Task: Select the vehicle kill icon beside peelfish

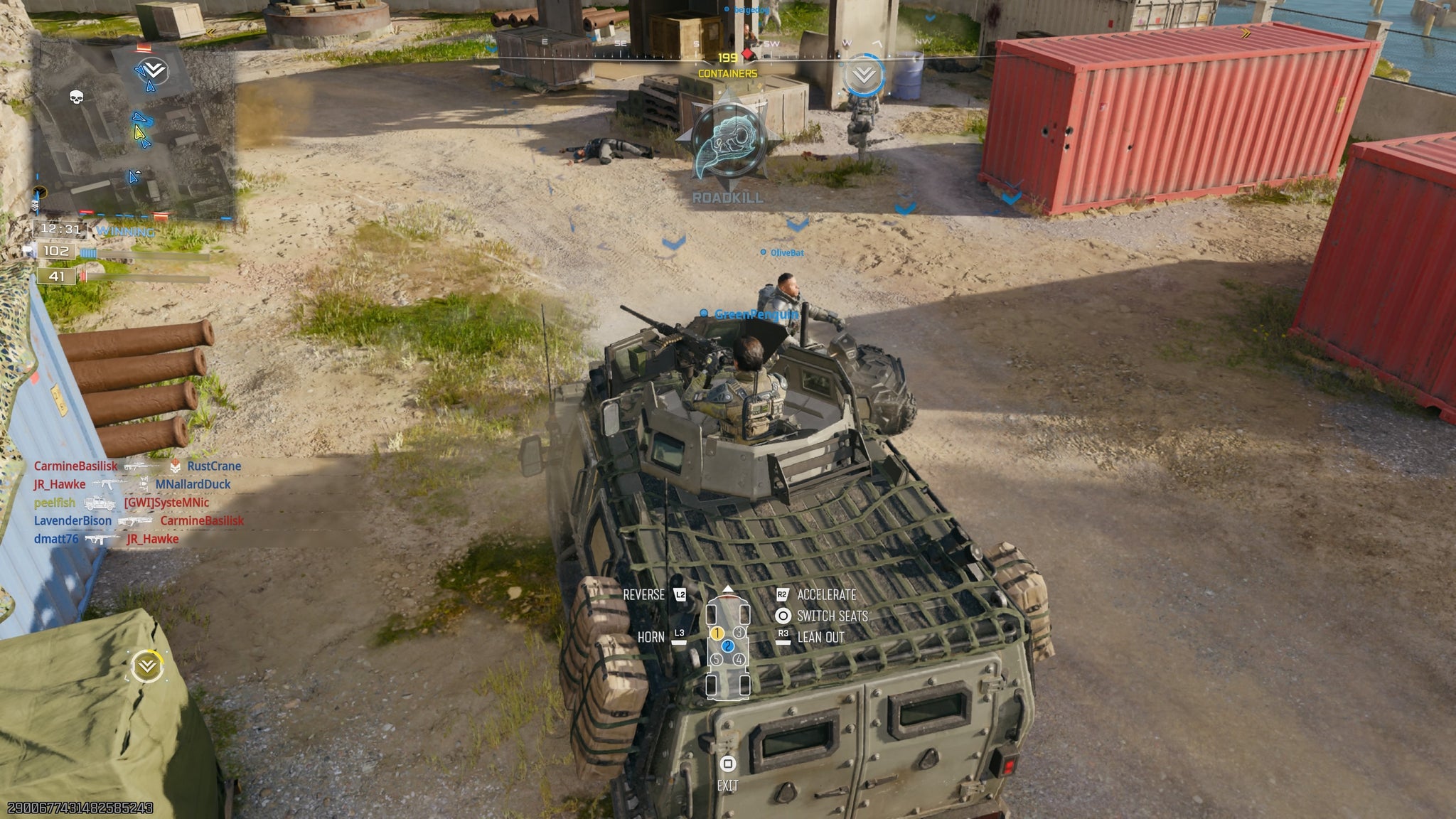Action: [100, 504]
